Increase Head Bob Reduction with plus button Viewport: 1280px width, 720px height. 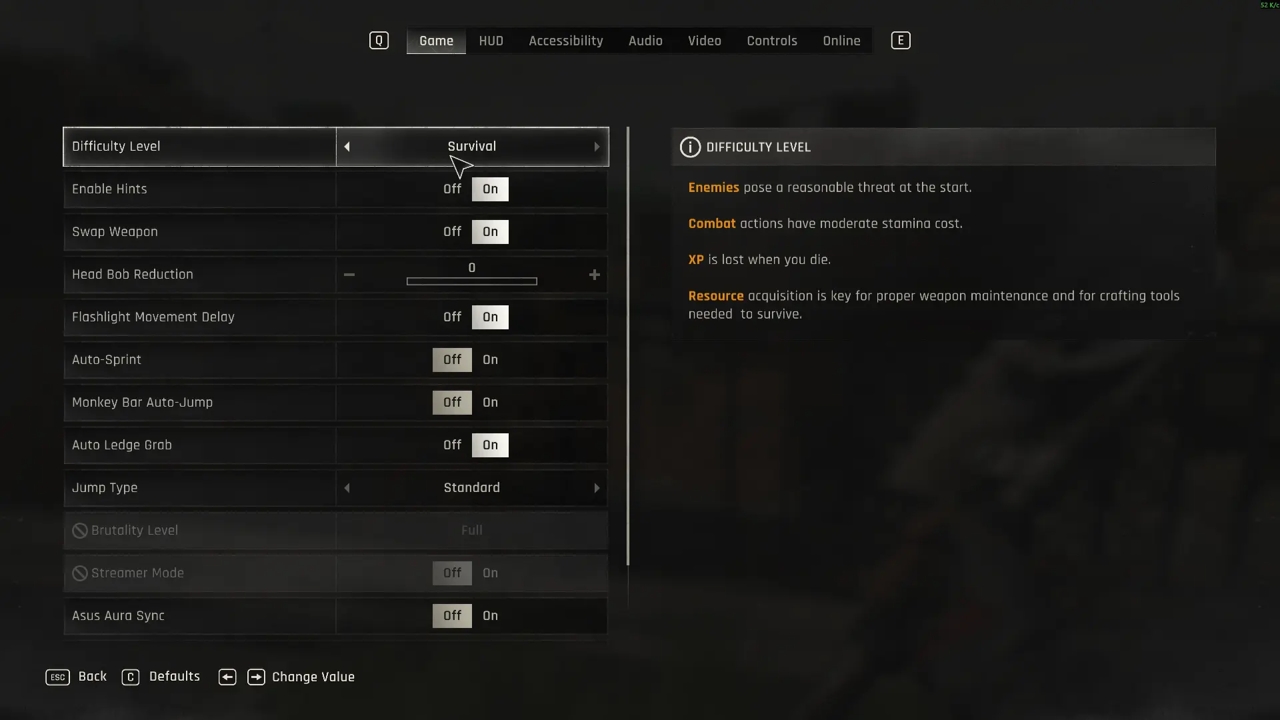click(594, 274)
